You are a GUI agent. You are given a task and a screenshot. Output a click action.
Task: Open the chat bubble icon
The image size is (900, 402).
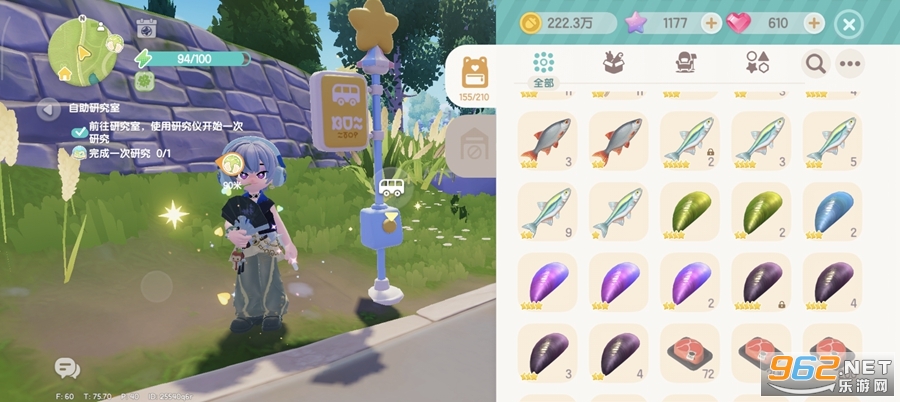point(67,368)
